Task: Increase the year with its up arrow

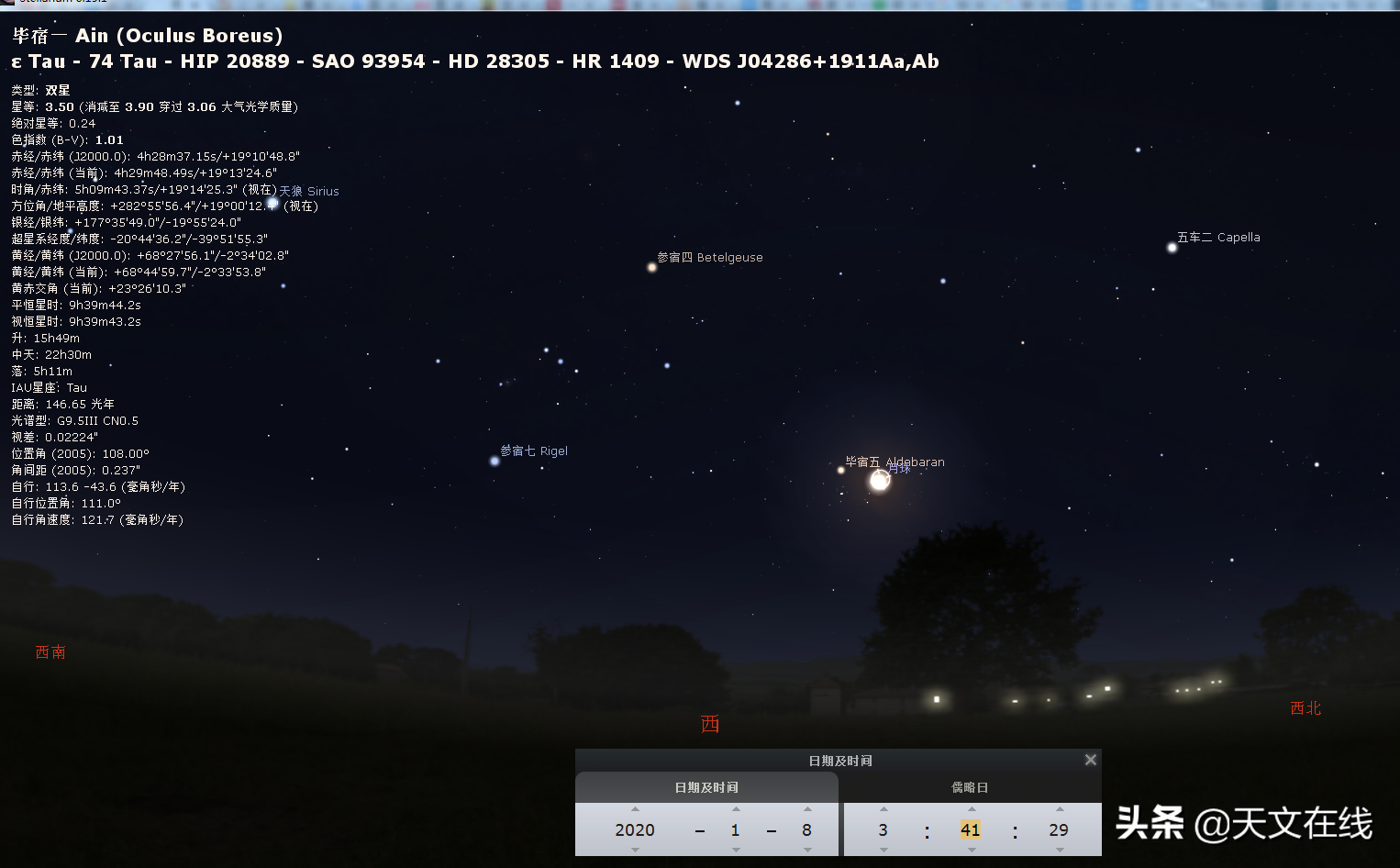Action: click(635, 809)
